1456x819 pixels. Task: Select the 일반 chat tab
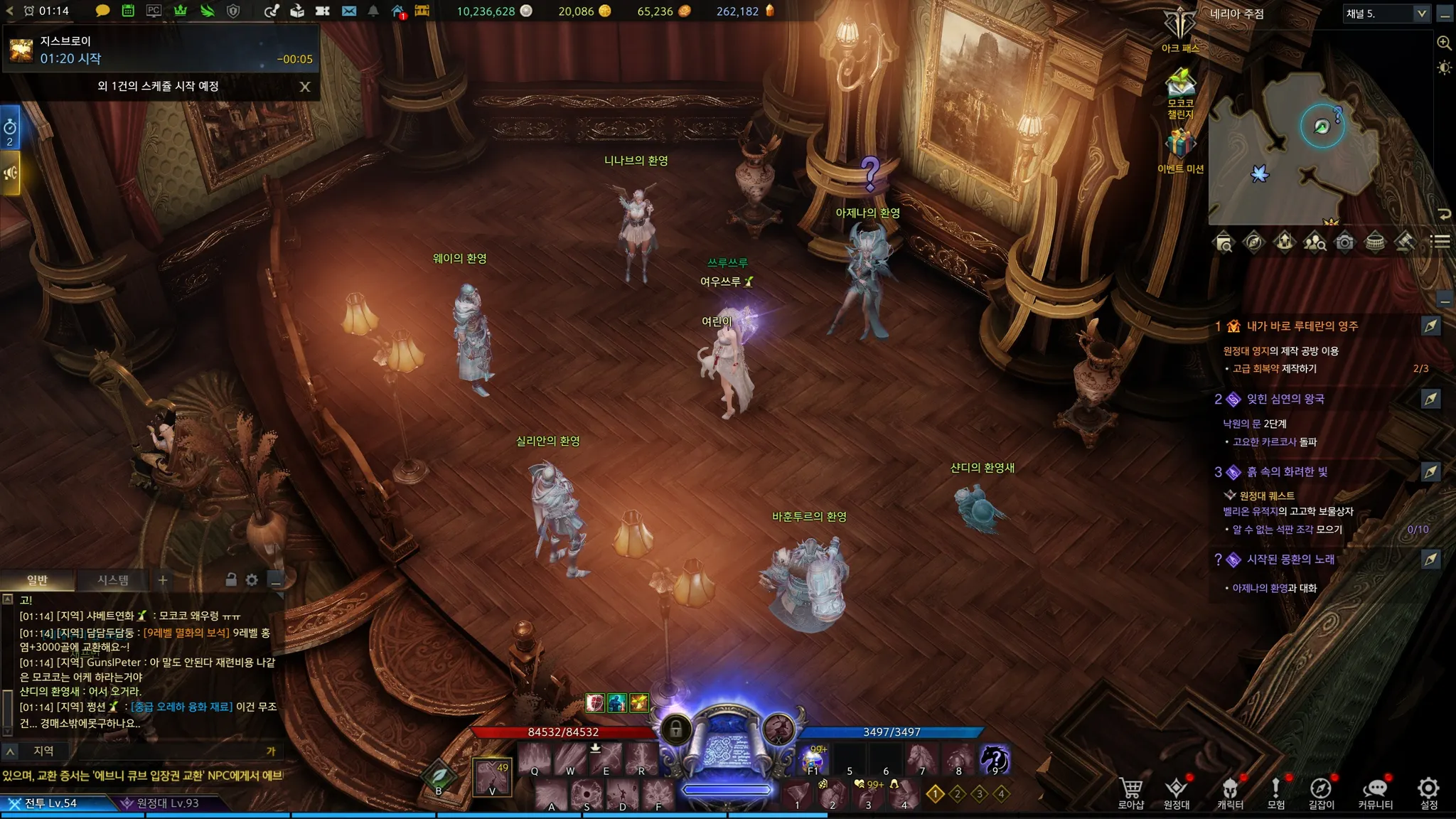point(37,580)
